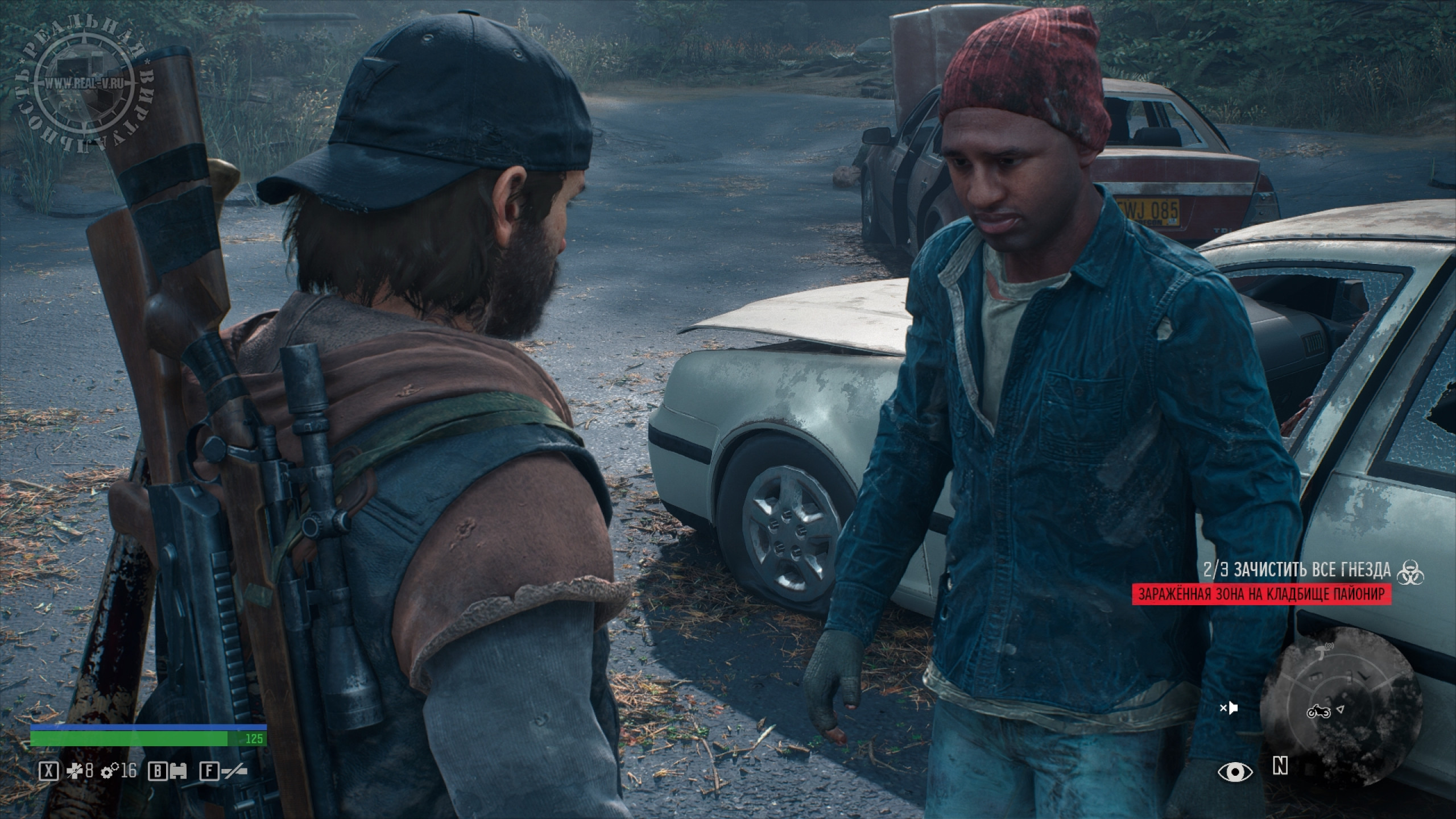The width and height of the screenshot is (1456, 819).
Task: Open the red infestation zone objective banner
Action: click(1261, 387)
